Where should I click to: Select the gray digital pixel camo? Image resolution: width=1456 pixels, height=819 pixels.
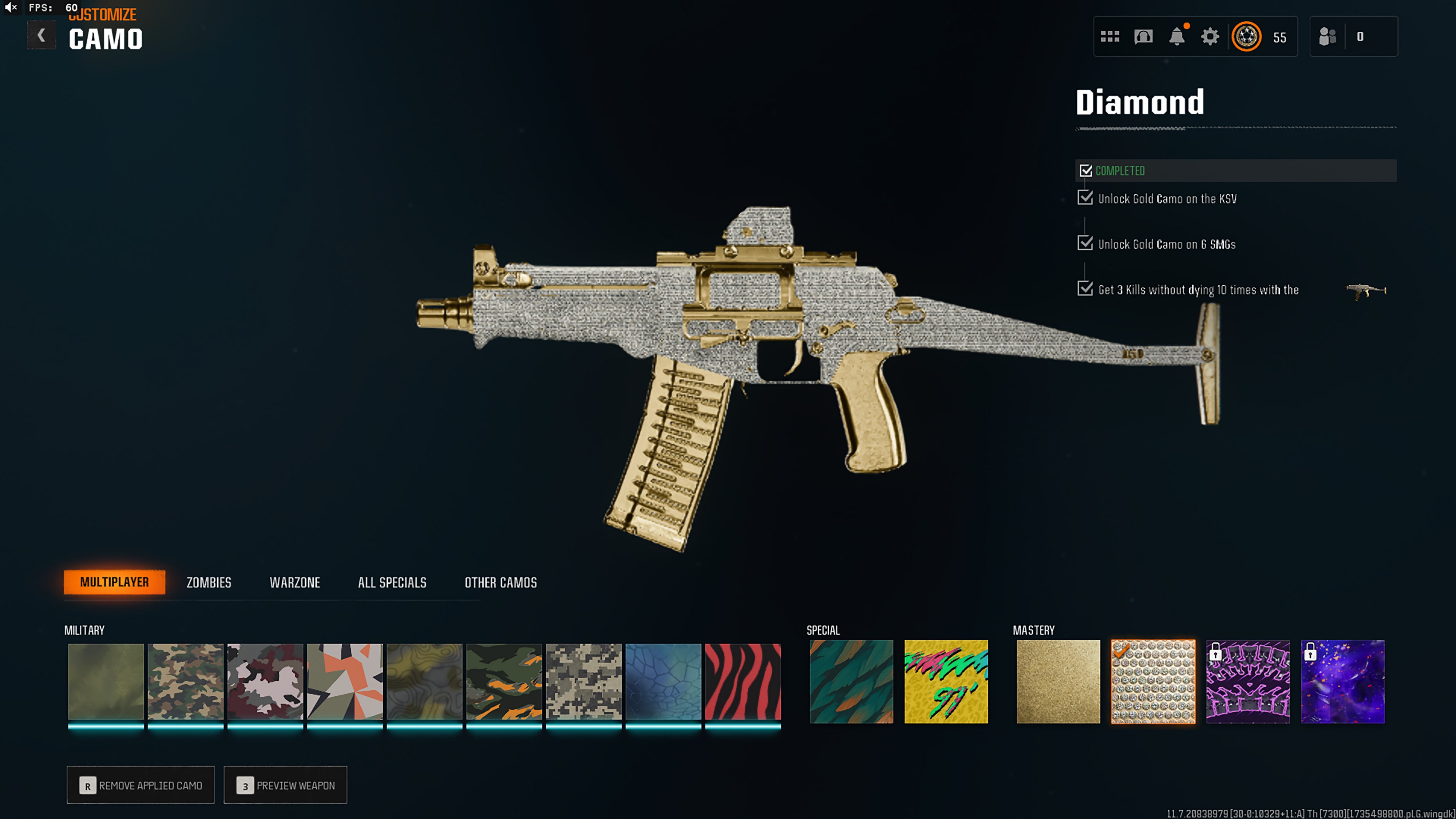[584, 681]
